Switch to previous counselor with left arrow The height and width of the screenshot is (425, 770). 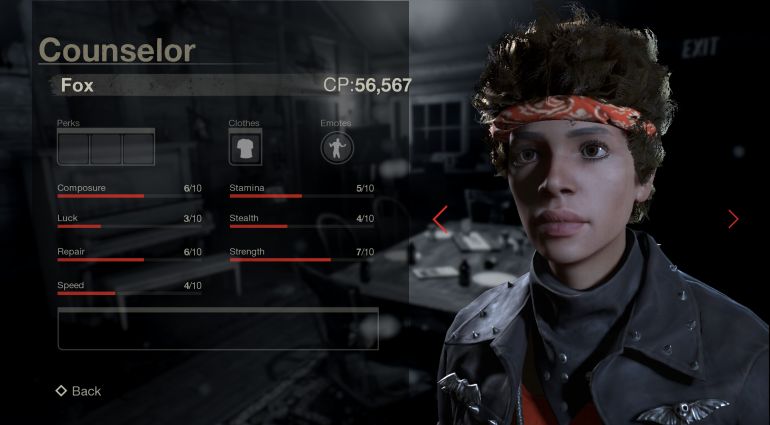coord(439,219)
